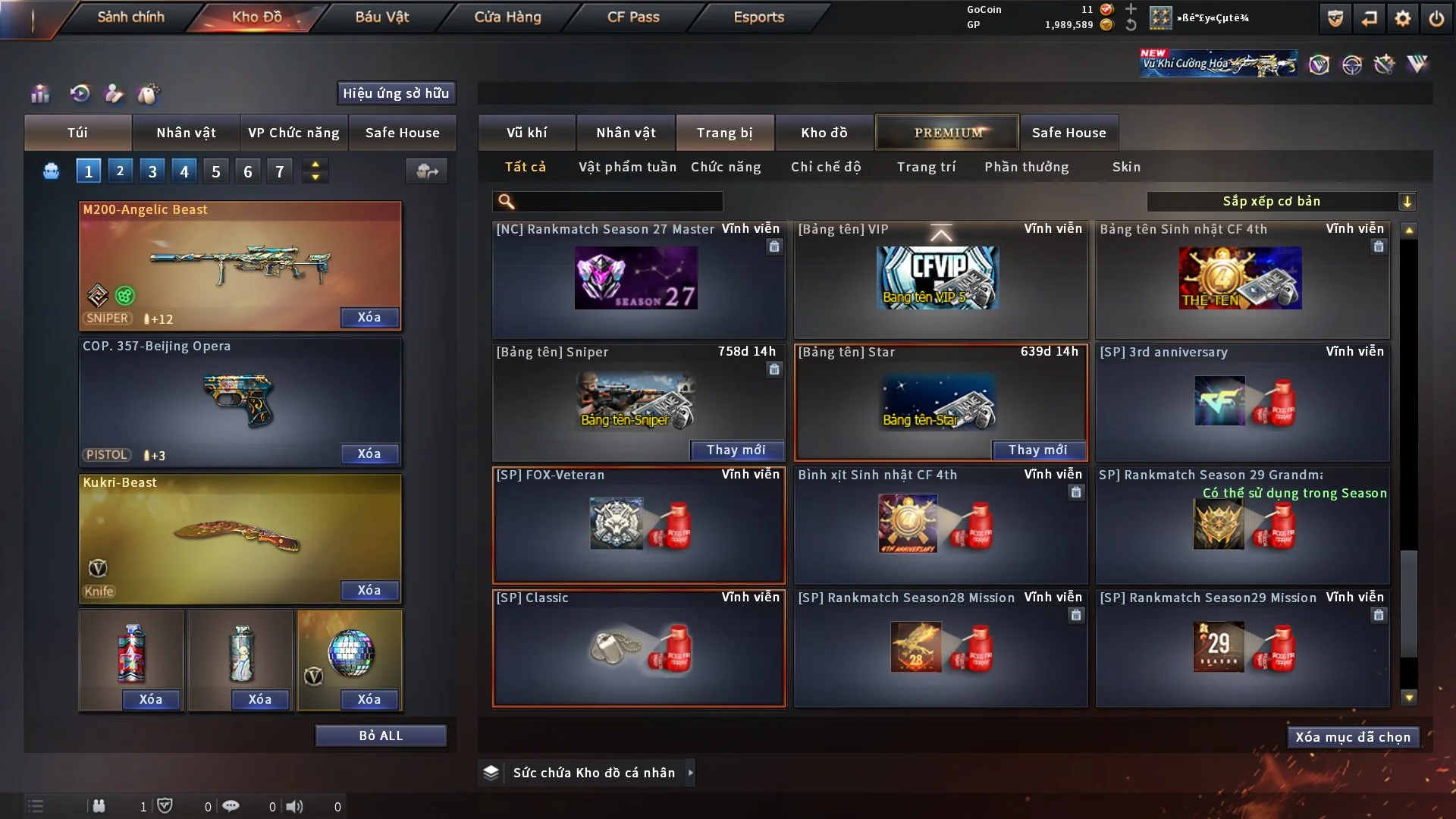Open Hiệu ứng sở hữu panel
The image size is (1456, 819).
[x=396, y=93]
